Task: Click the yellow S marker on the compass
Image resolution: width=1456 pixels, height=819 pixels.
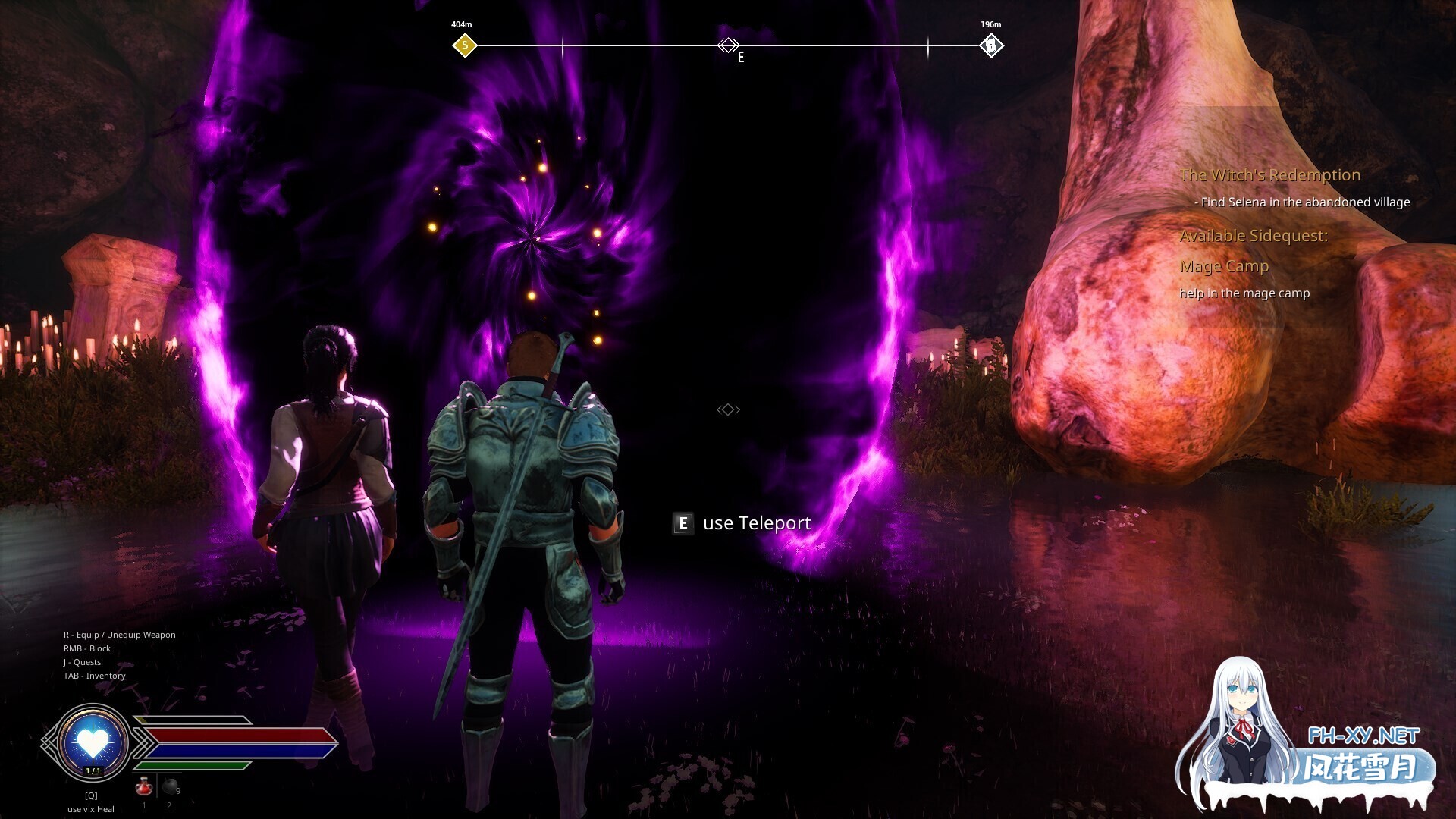Action: (x=464, y=45)
